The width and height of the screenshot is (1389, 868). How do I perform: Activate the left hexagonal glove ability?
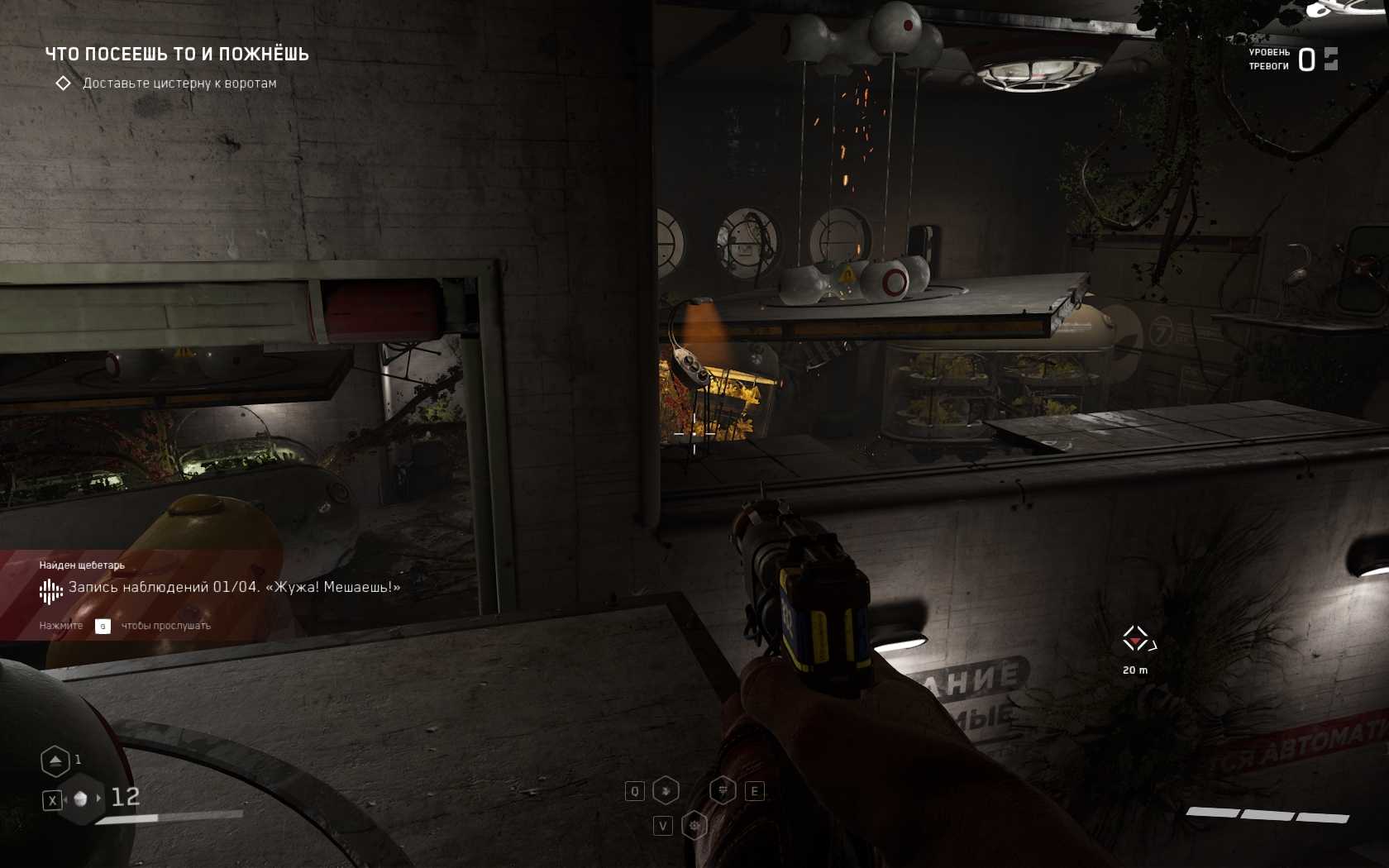point(666,791)
